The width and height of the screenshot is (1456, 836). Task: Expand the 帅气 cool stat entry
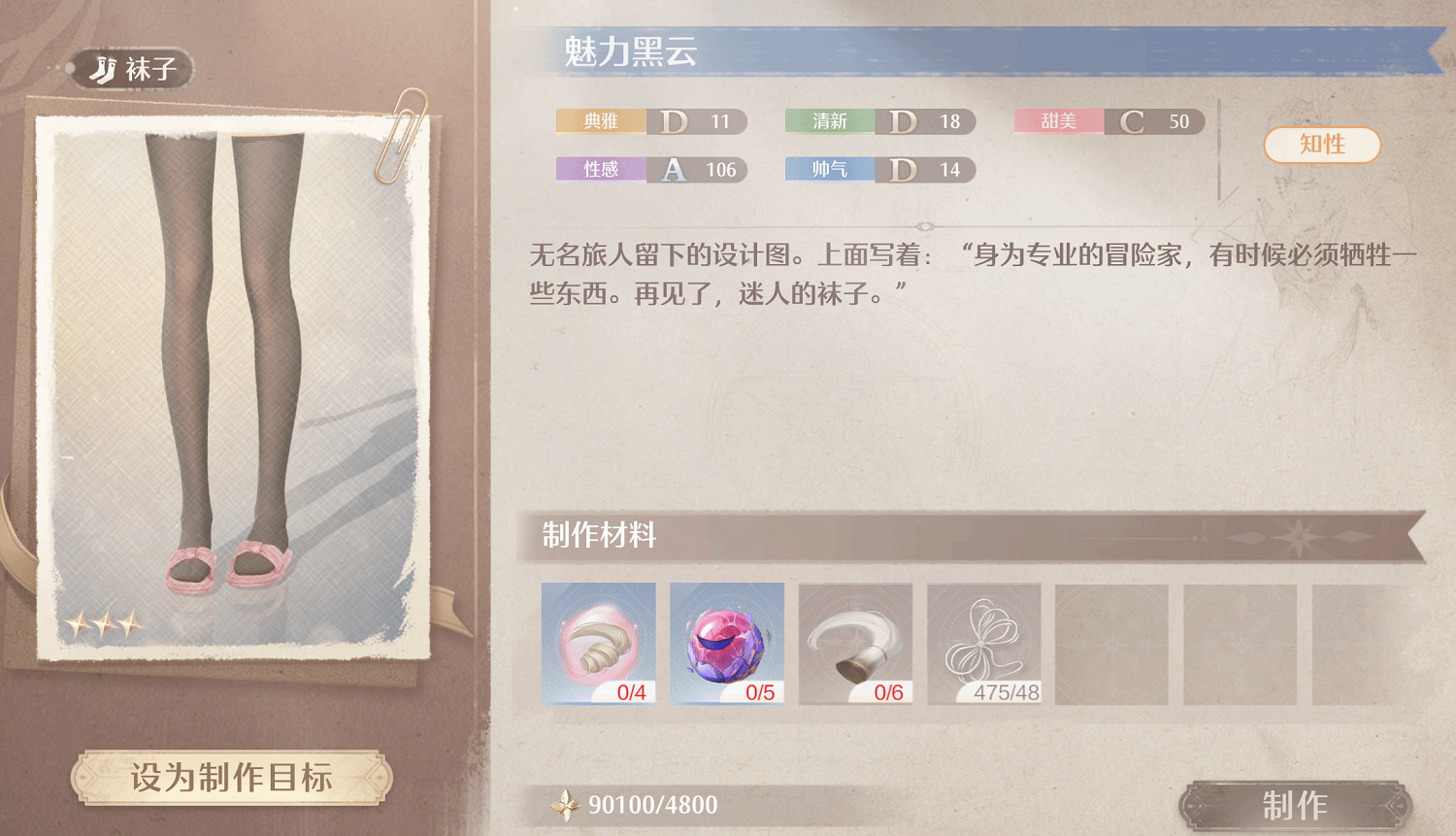tap(879, 169)
